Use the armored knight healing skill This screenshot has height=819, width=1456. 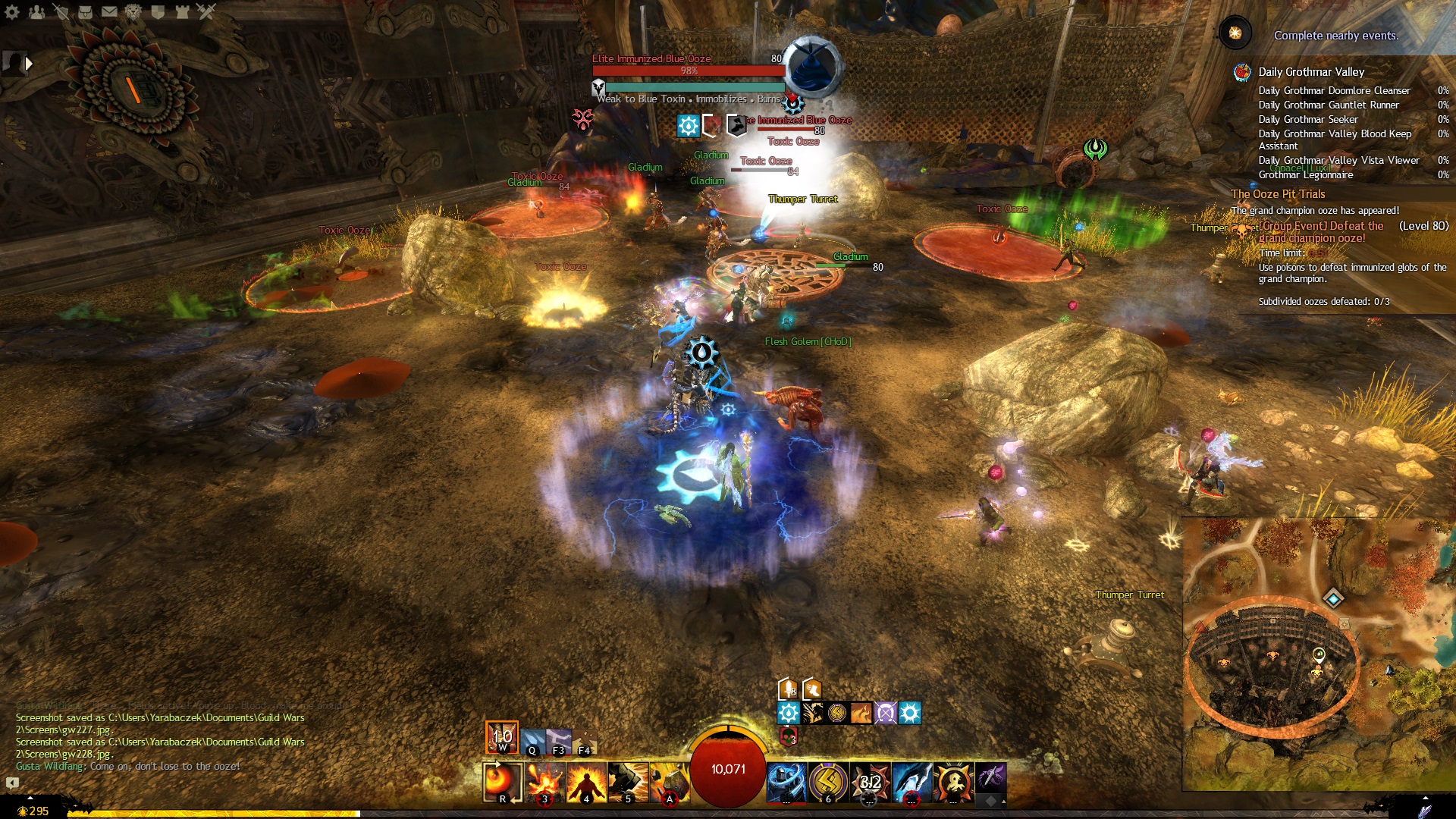coord(786,781)
